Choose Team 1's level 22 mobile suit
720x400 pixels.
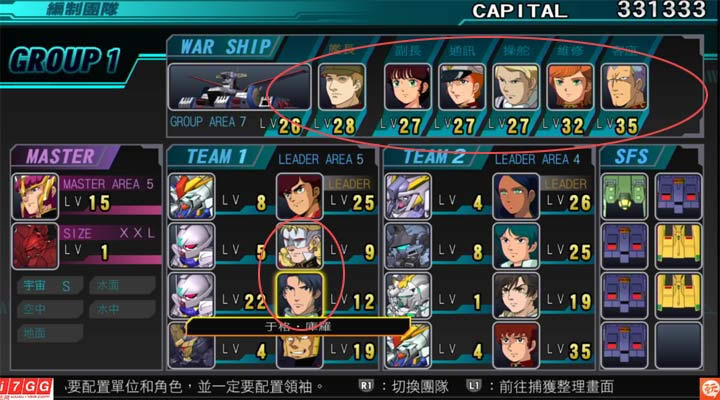tap(191, 295)
